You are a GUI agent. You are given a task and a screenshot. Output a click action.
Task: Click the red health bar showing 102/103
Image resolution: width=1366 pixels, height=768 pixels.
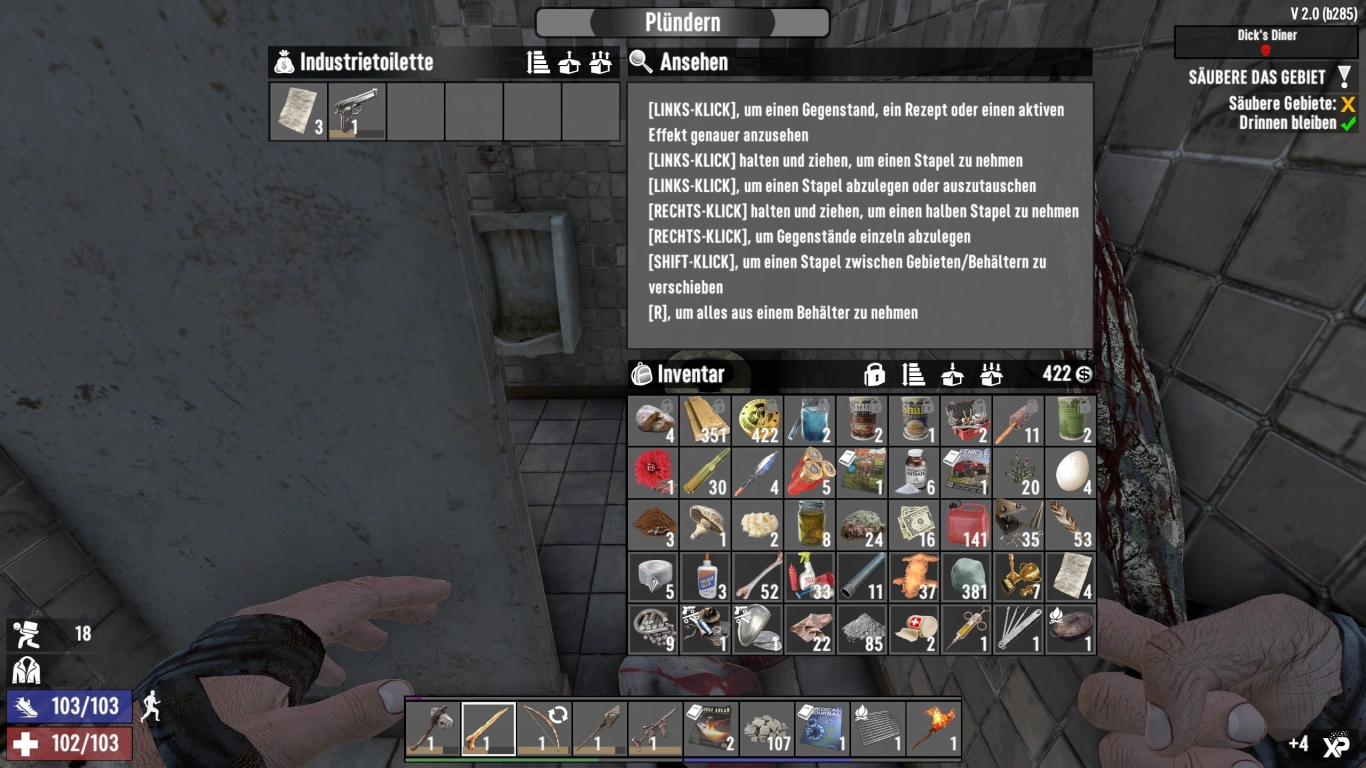(x=66, y=744)
